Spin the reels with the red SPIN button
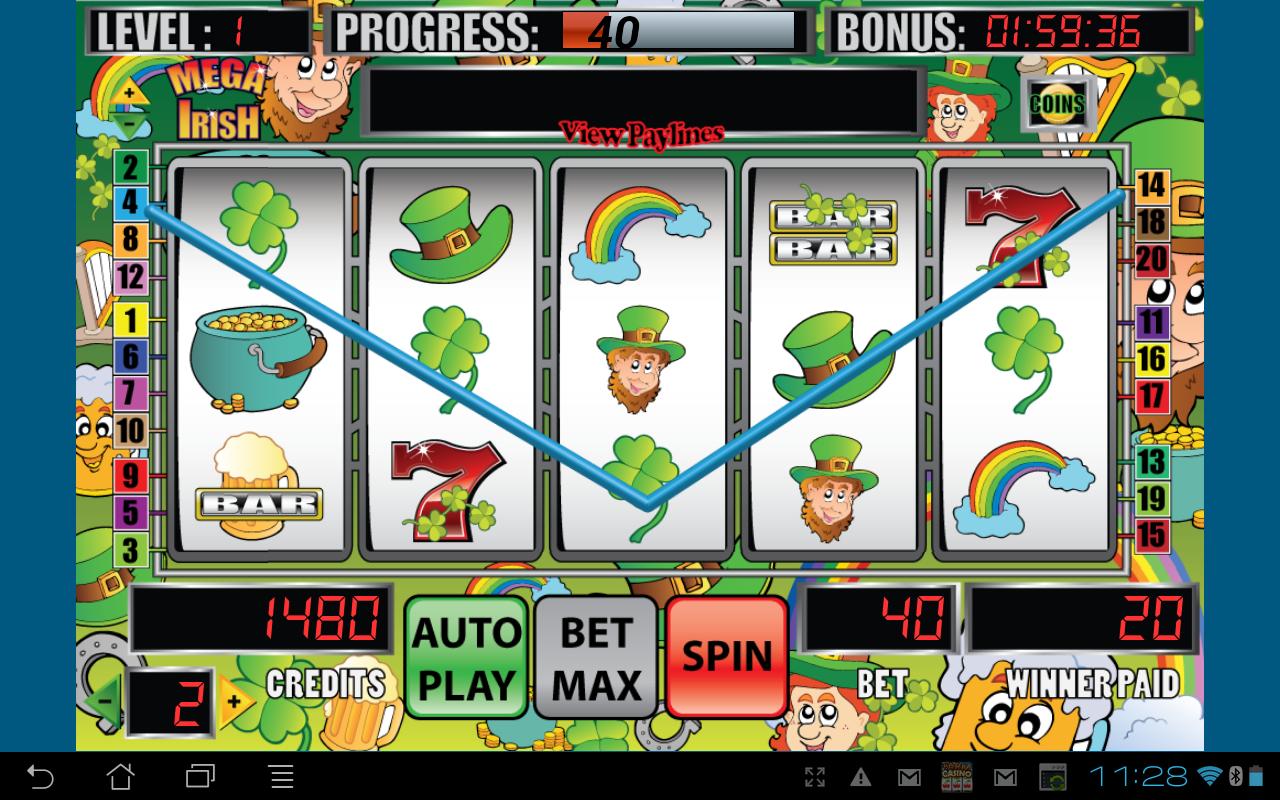 [727, 656]
